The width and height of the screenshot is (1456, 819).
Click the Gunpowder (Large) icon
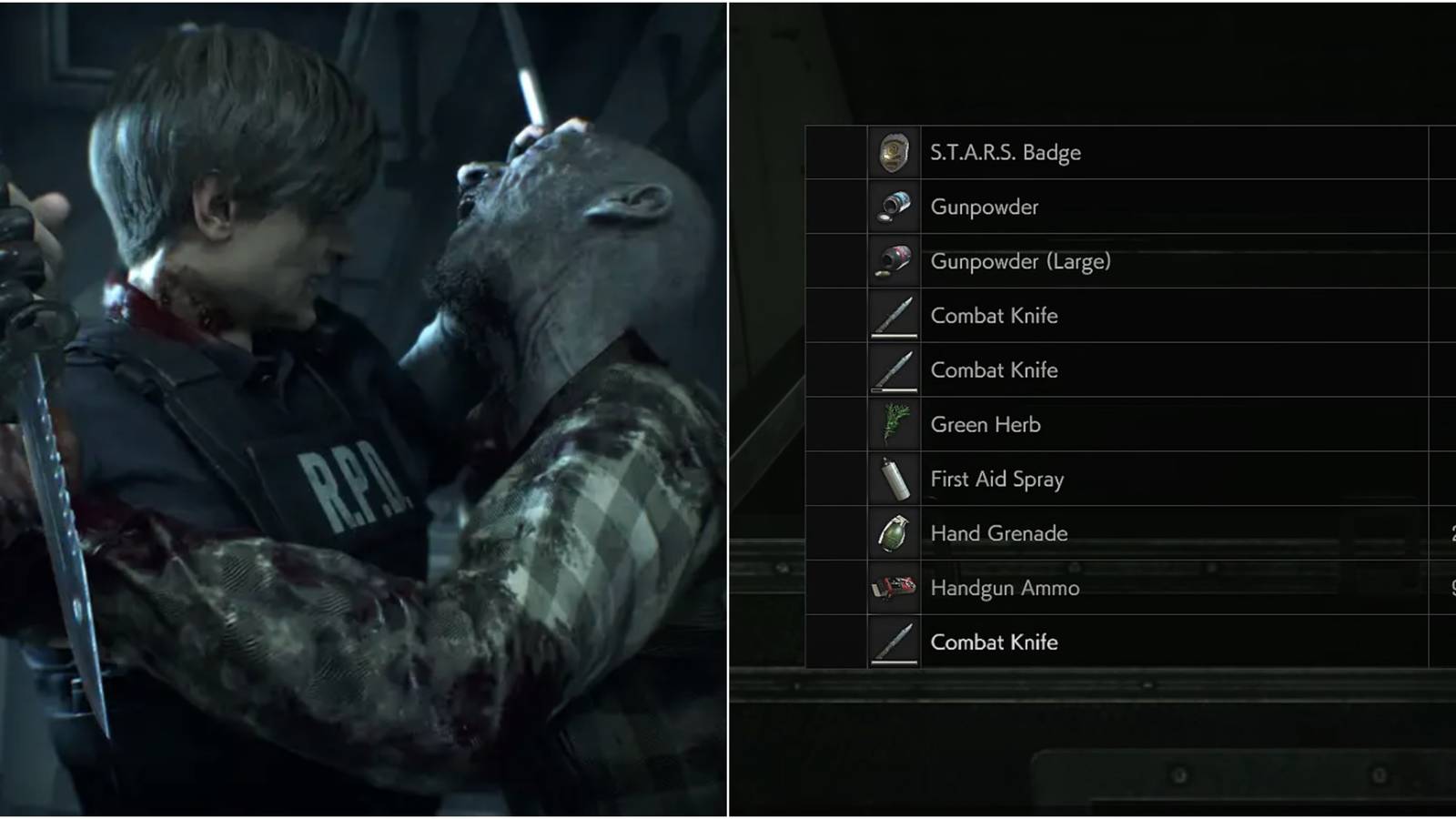click(893, 261)
